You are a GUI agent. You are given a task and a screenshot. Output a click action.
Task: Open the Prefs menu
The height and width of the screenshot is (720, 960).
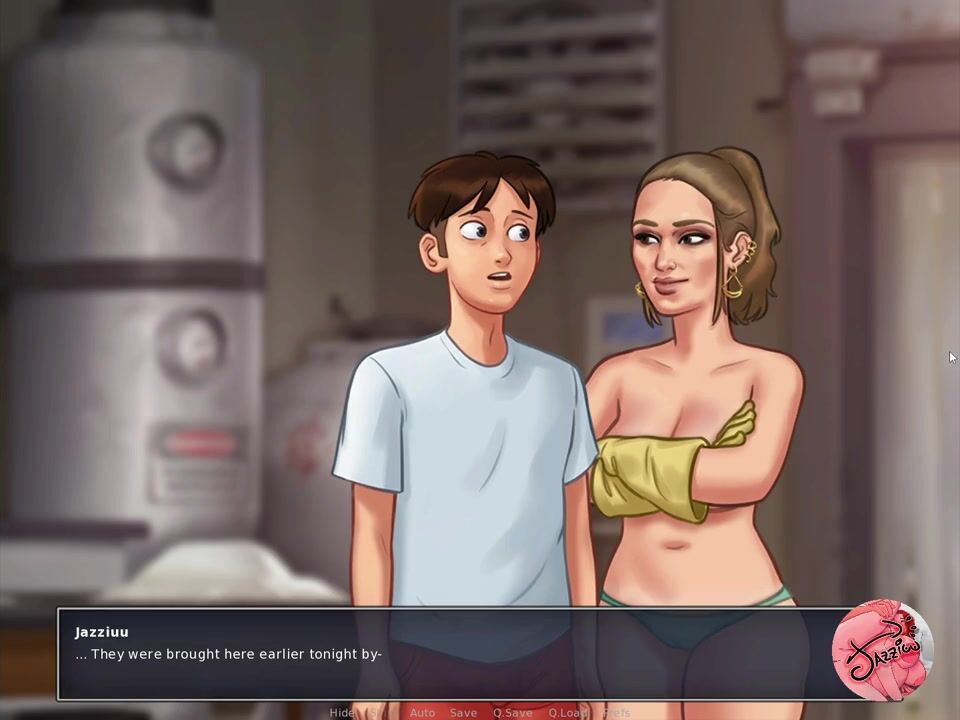(617, 712)
